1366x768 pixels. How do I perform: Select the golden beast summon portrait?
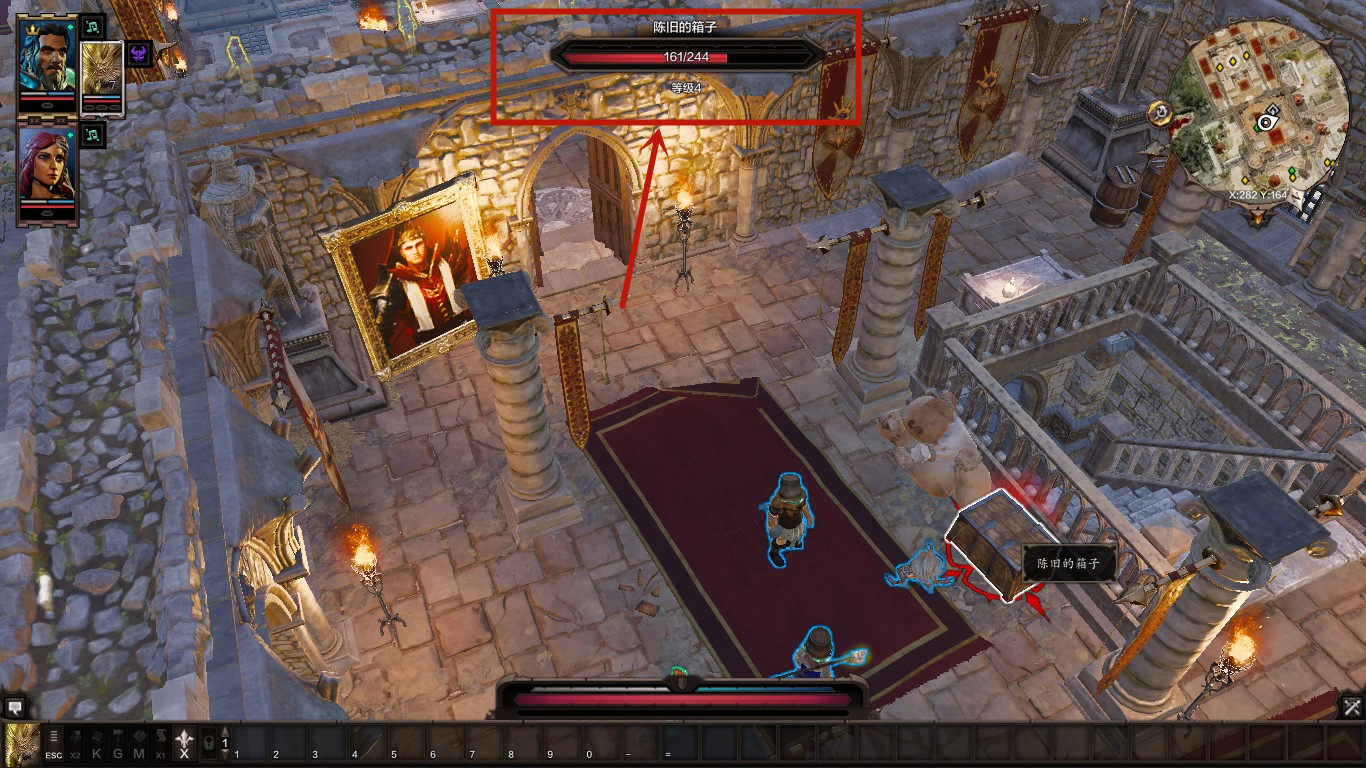[x=101, y=70]
